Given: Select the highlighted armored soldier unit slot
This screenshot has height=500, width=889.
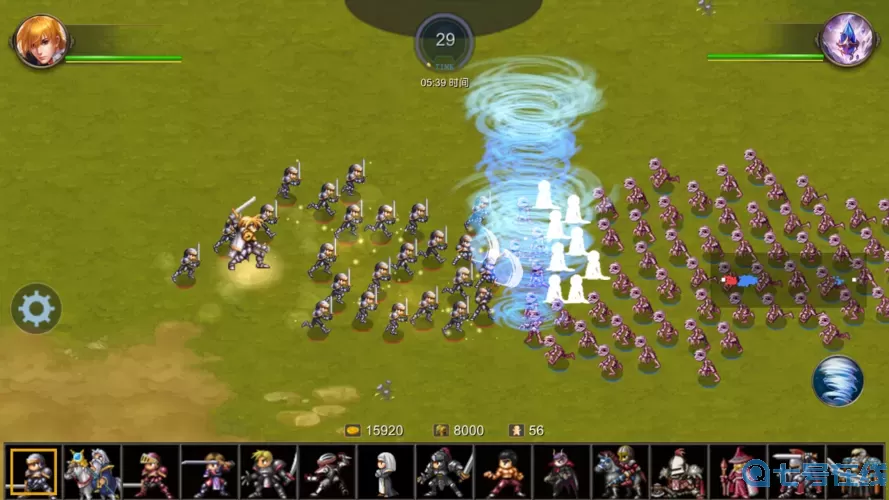Looking at the screenshot, I should 33,471.
